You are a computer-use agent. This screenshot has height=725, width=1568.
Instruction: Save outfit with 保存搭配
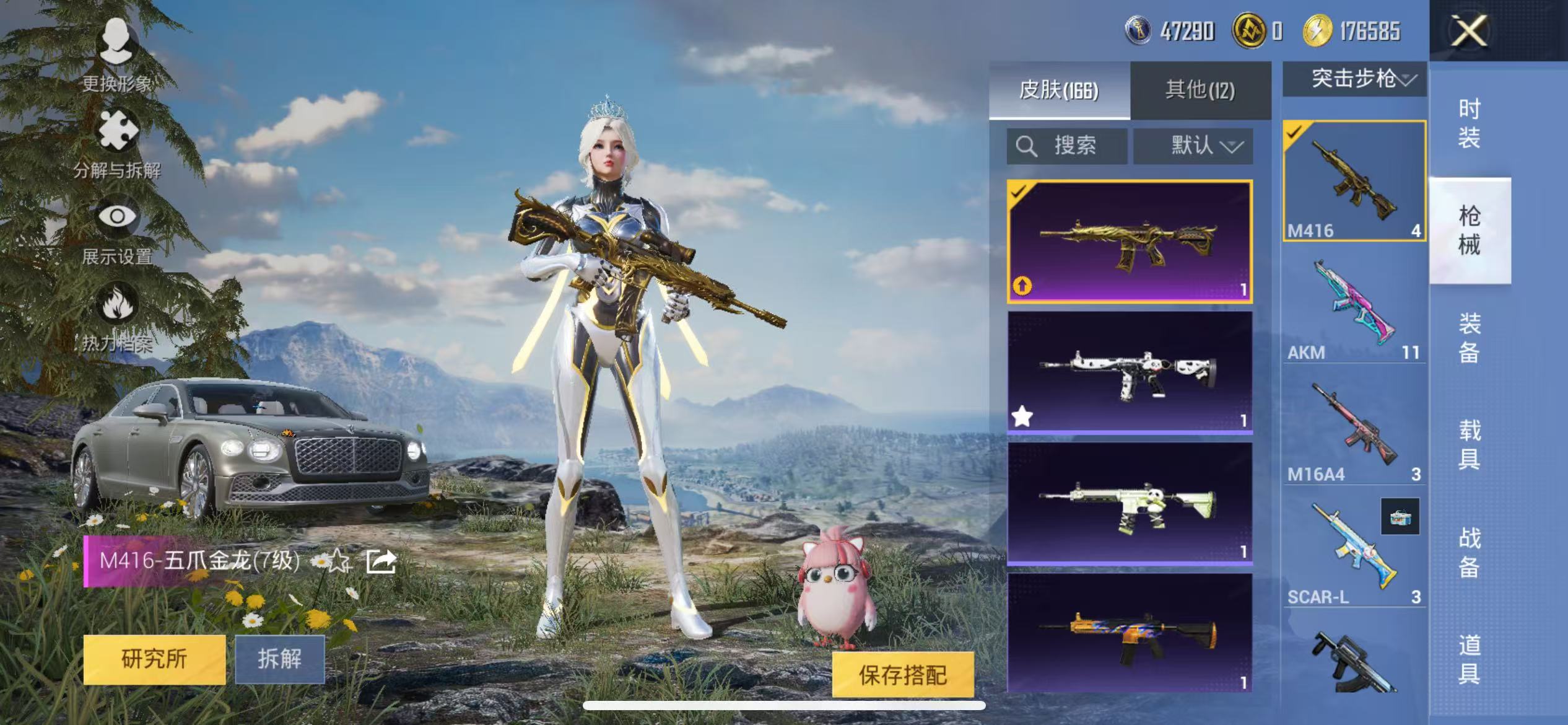coord(902,675)
